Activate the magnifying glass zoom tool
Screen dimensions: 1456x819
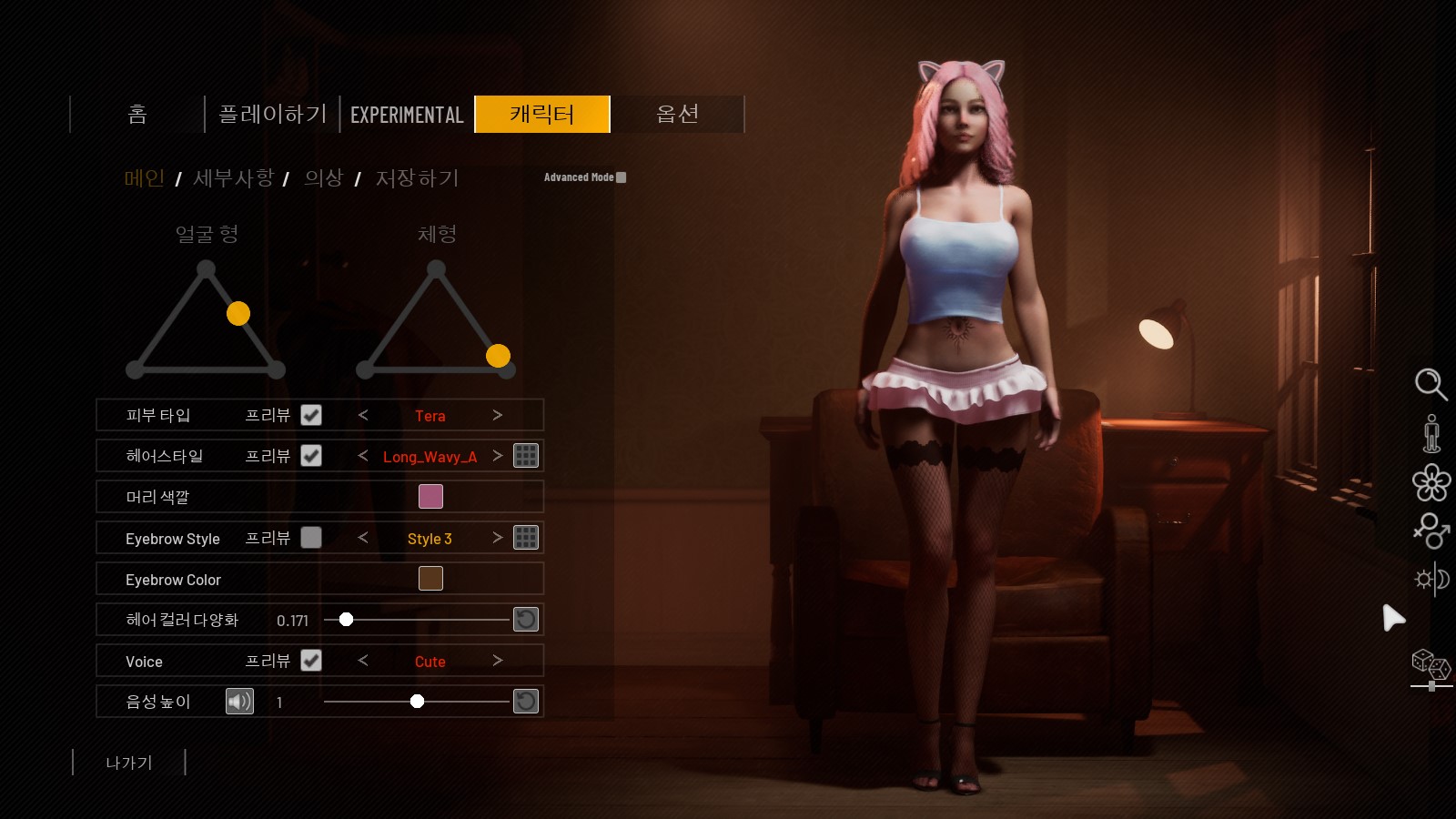(x=1431, y=384)
